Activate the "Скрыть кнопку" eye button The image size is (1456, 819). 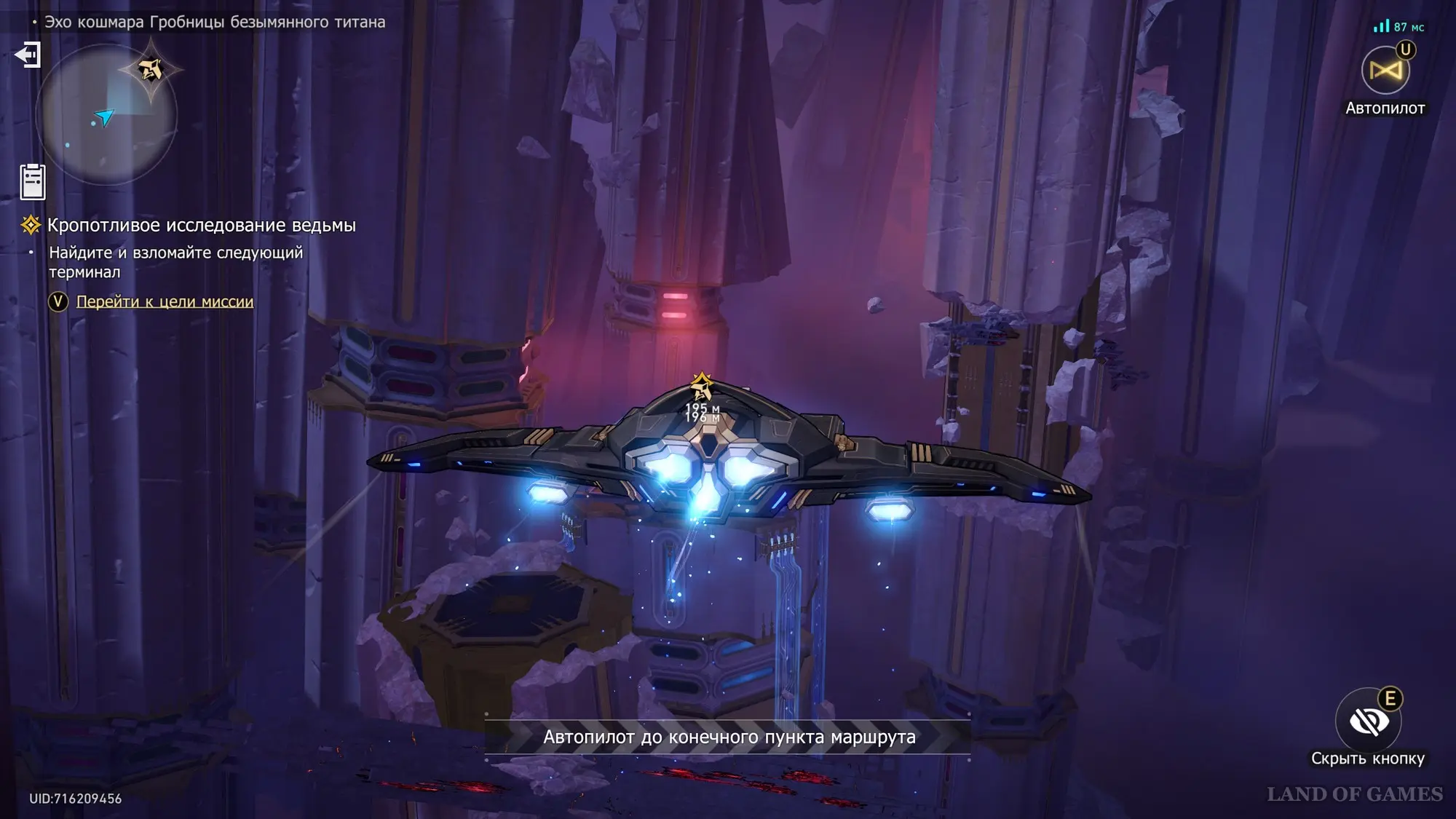tap(1368, 721)
